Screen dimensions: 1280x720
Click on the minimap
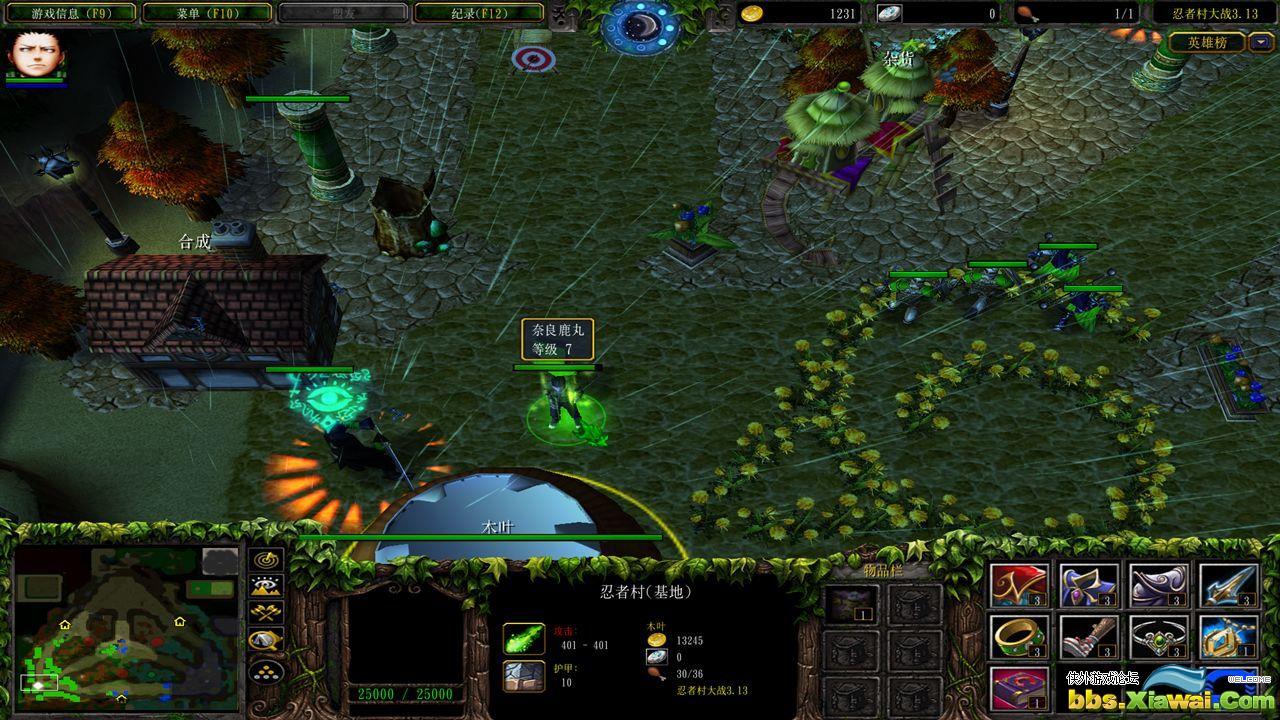[127, 628]
